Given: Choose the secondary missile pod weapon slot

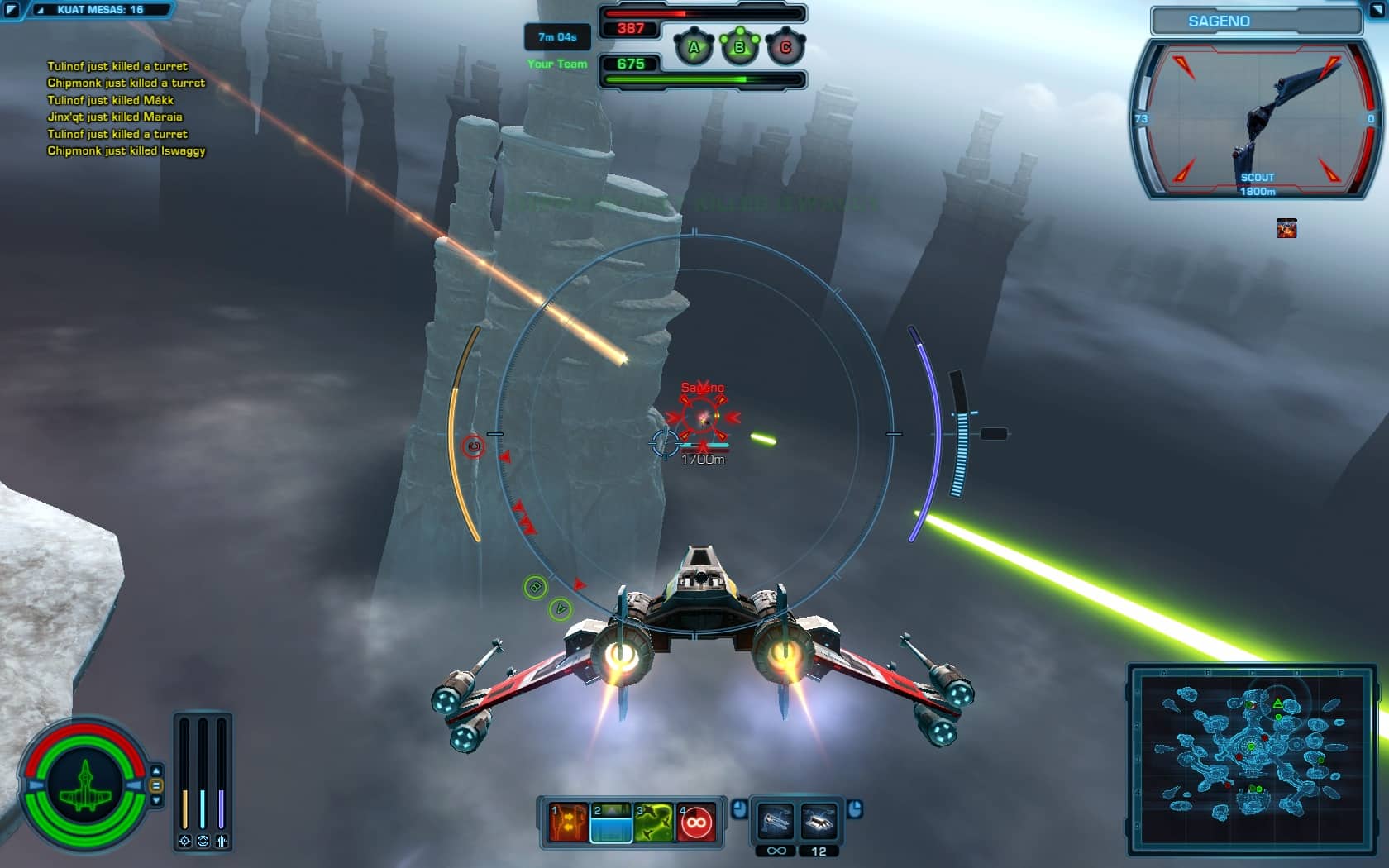Looking at the screenshot, I should click(x=819, y=822).
